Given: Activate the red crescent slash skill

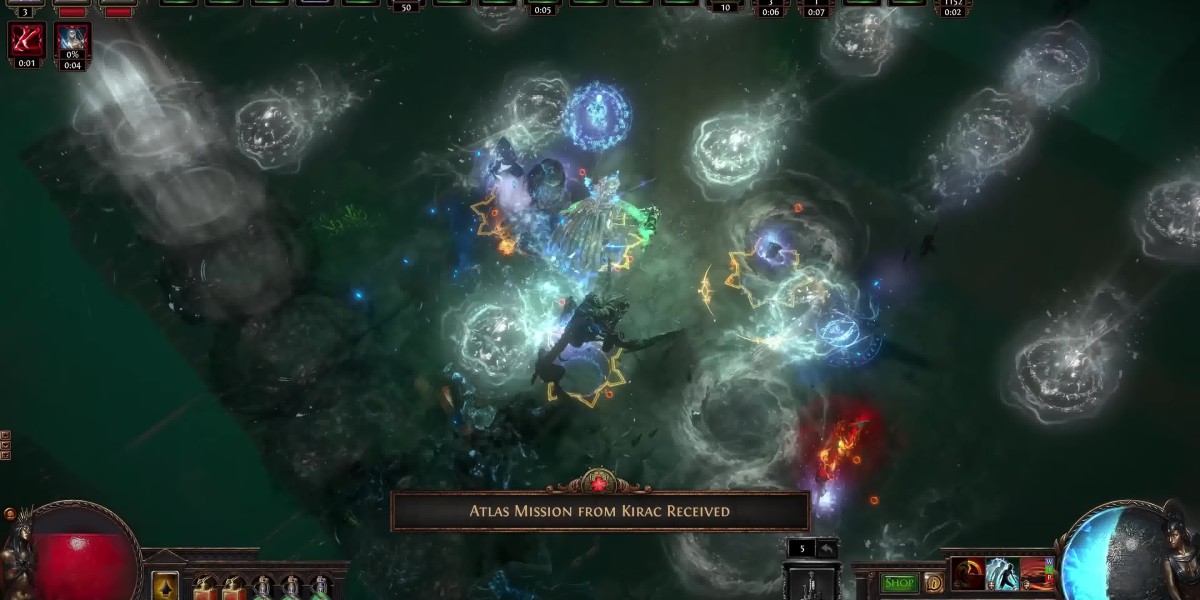Looking at the screenshot, I should 967,575.
